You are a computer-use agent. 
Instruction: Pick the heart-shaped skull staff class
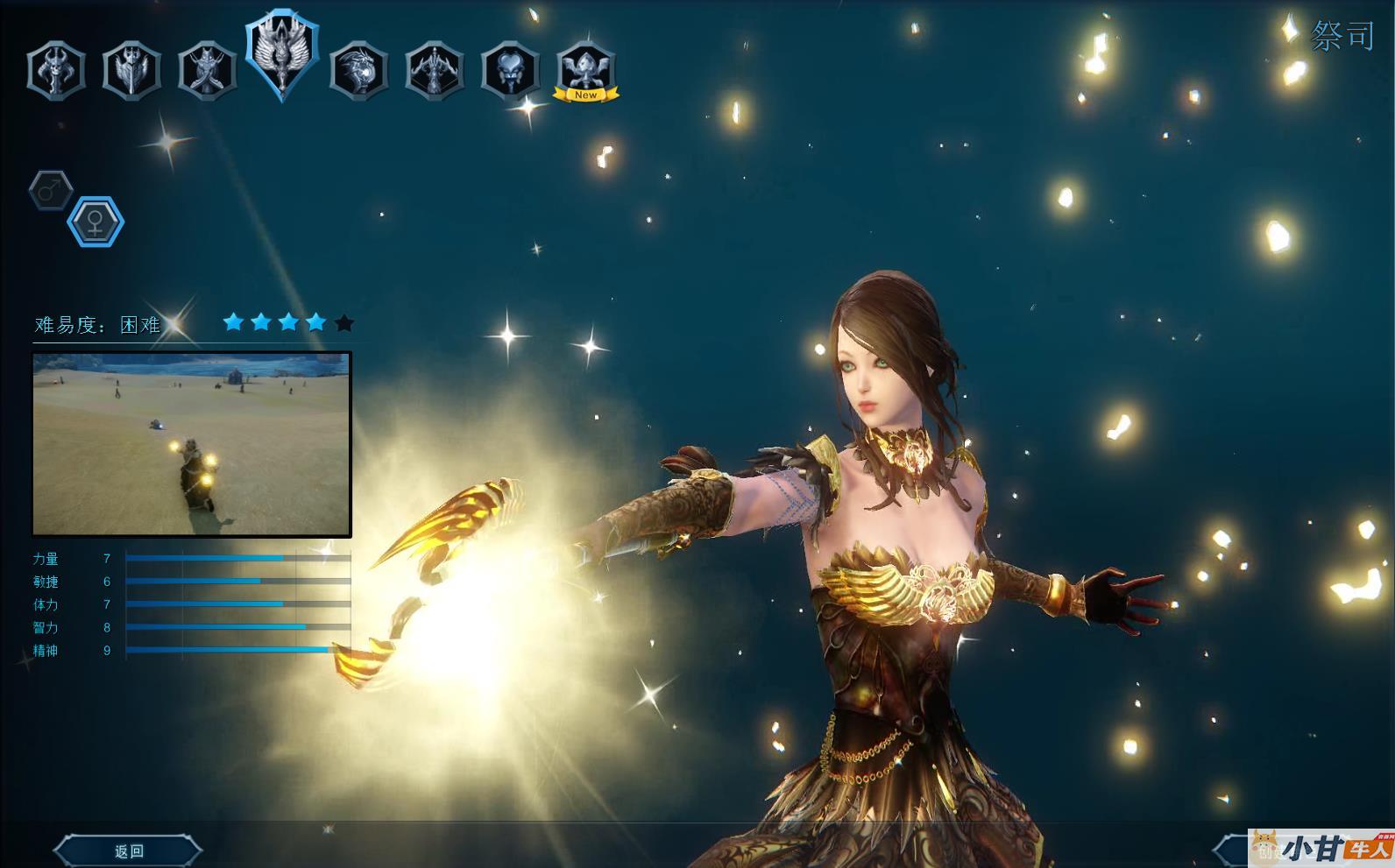[x=510, y=70]
